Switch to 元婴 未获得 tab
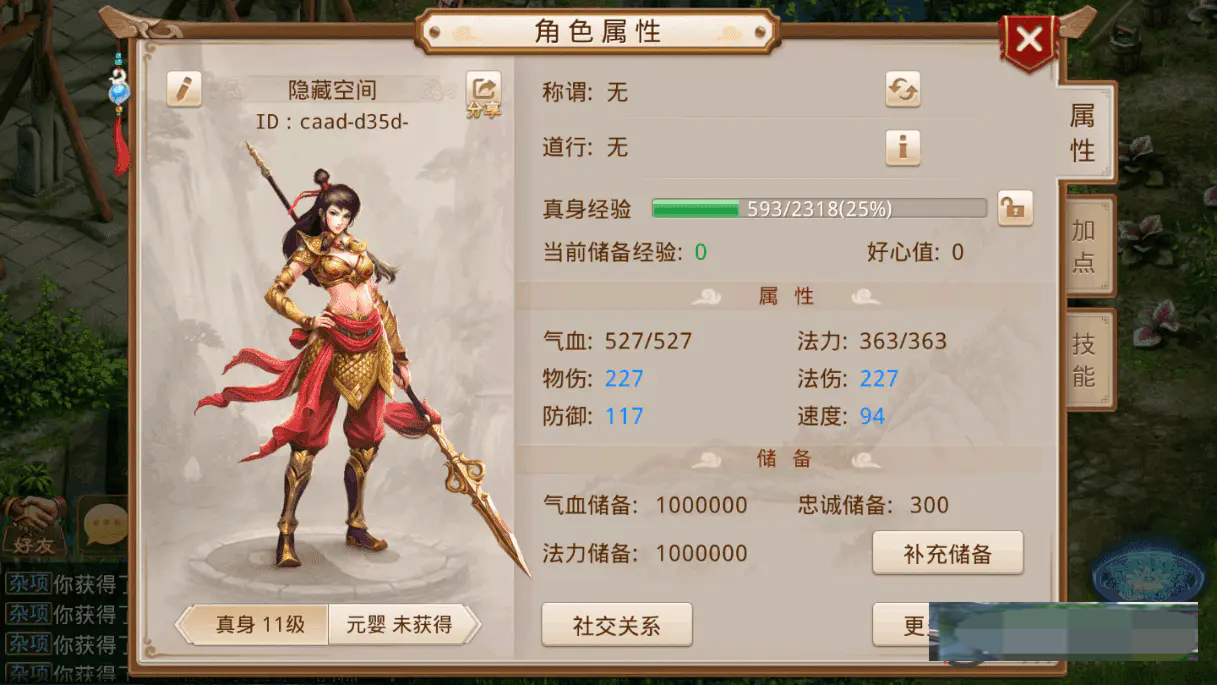 [x=400, y=625]
